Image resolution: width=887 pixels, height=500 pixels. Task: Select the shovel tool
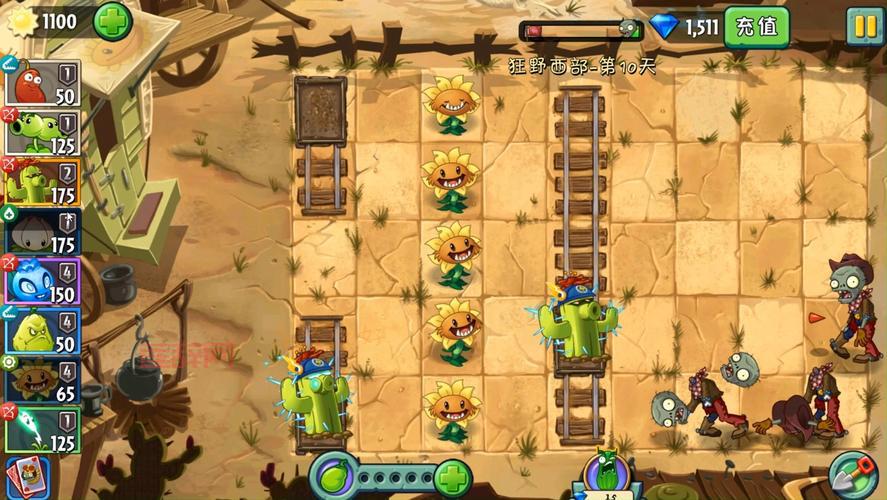tap(851, 474)
